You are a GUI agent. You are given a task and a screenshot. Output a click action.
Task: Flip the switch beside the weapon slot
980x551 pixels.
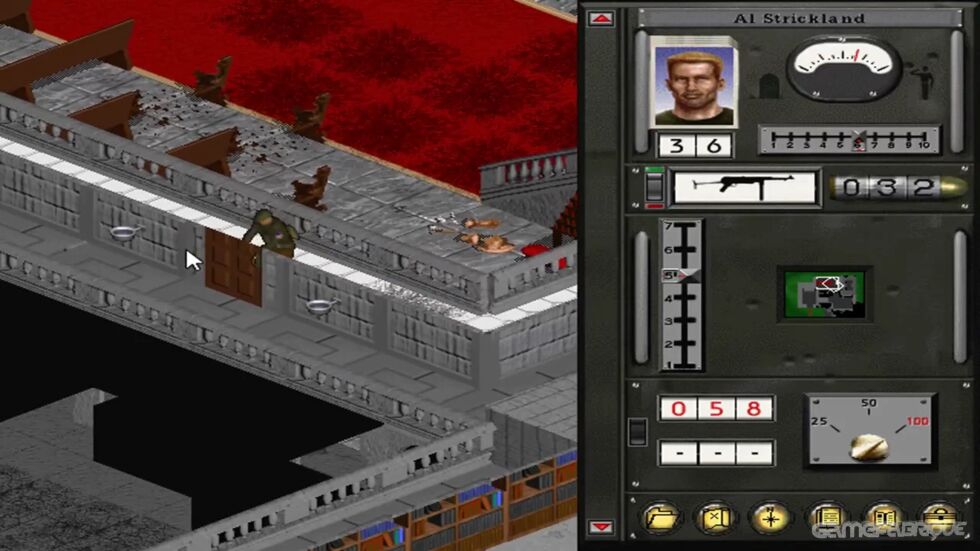653,187
